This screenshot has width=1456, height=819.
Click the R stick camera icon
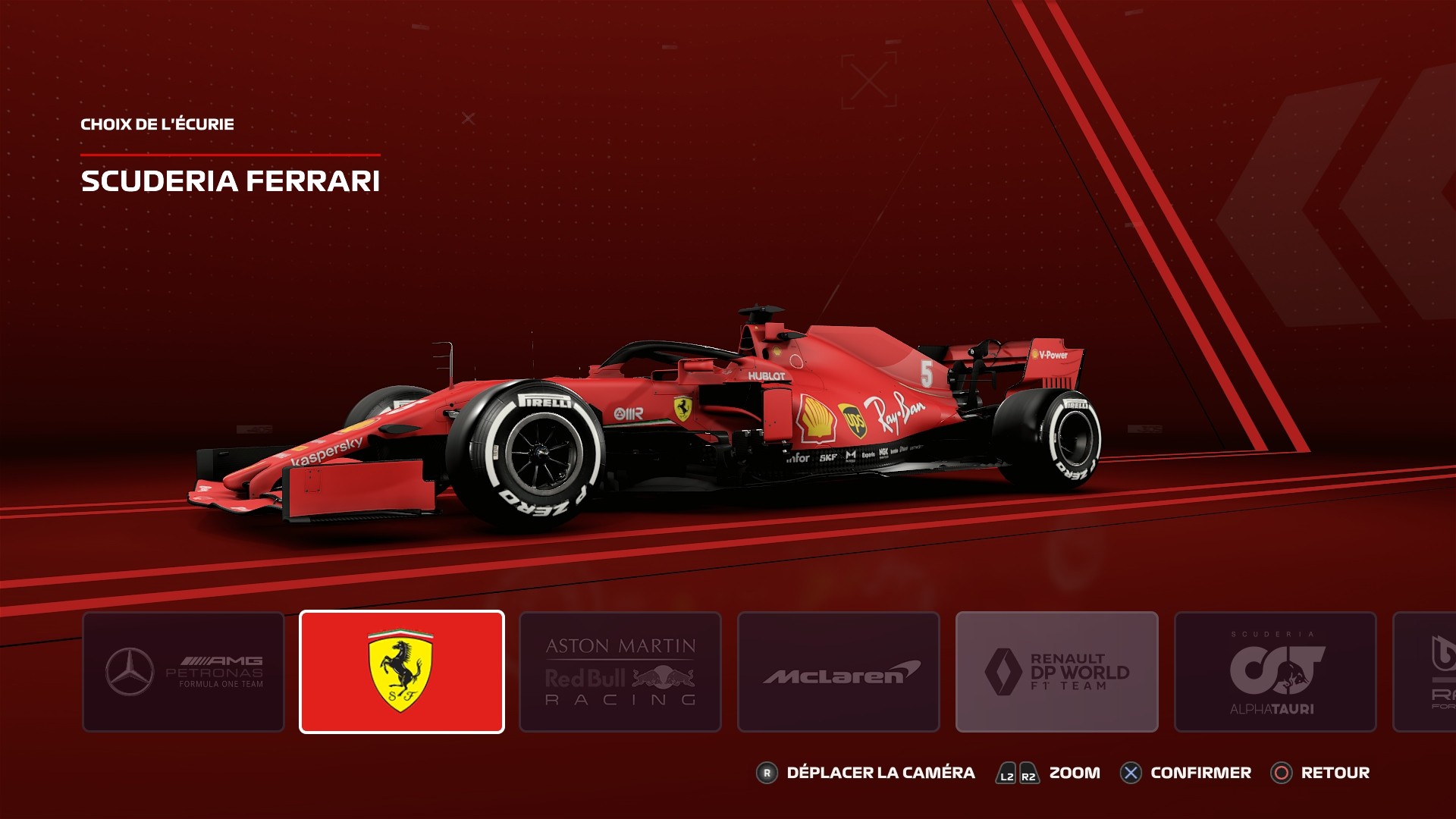(766, 773)
